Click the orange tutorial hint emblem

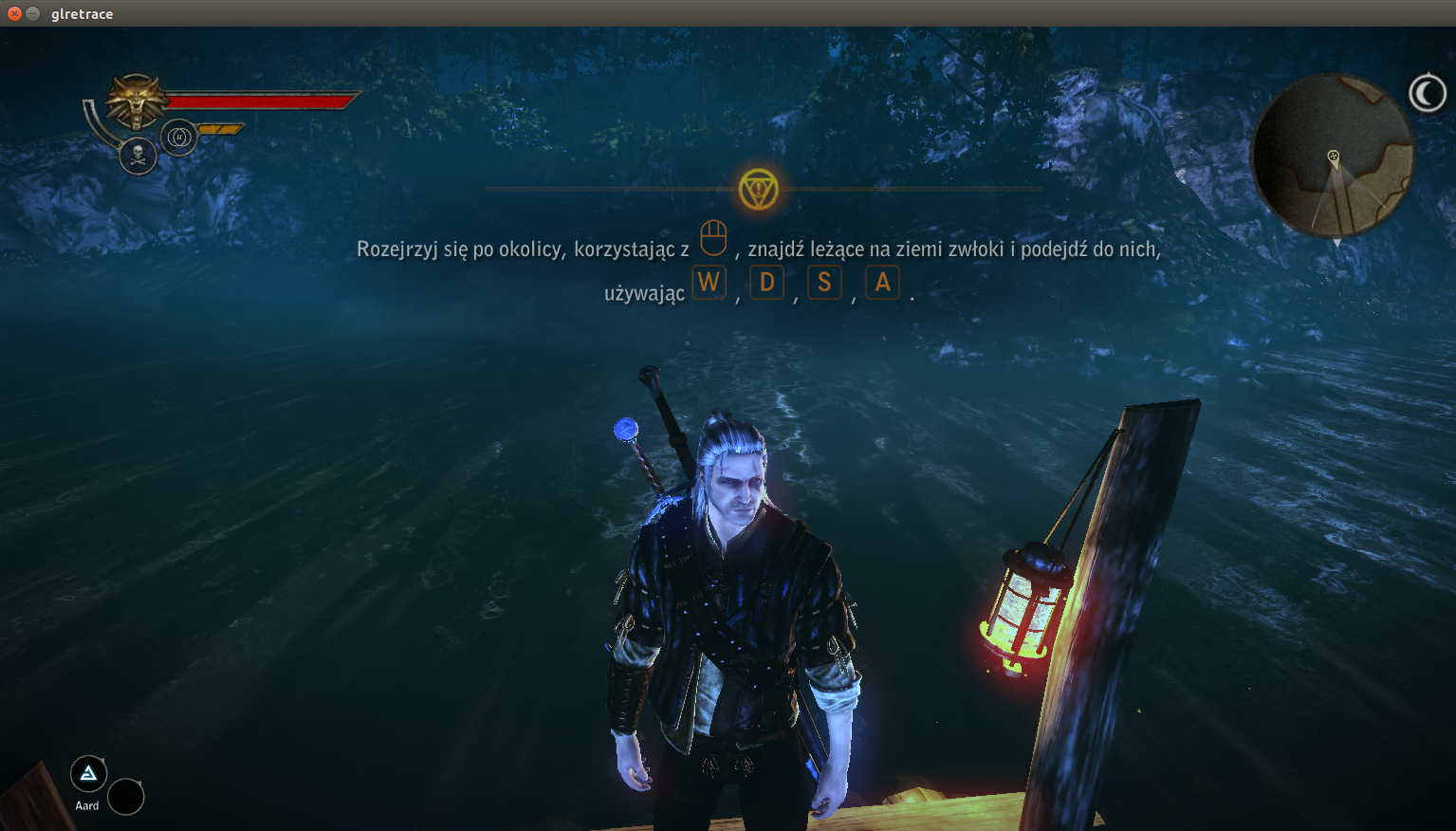click(759, 189)
